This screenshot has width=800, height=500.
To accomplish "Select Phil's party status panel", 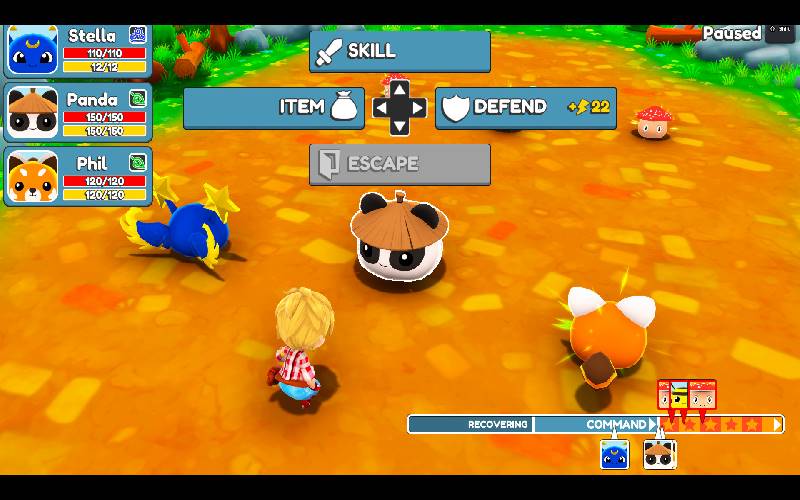I will point(78,176).
